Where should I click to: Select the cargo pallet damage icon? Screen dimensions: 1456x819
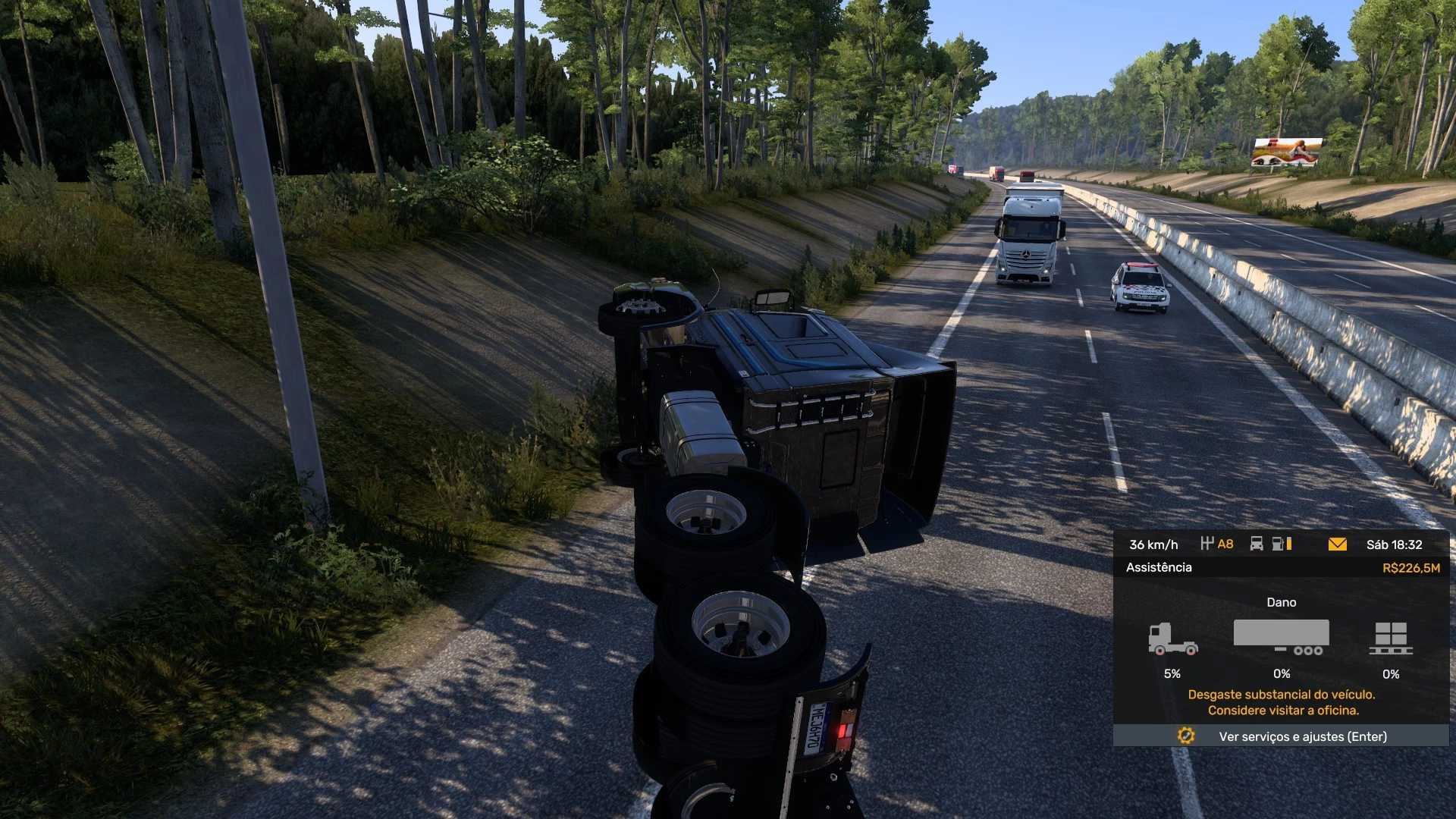coord(1391,639)
